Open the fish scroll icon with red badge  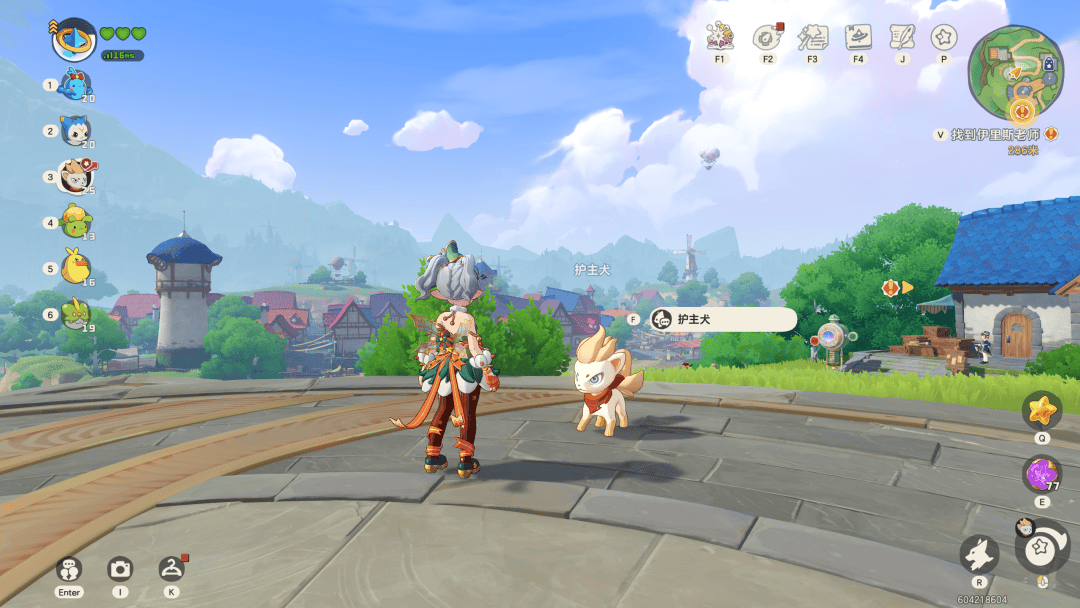[767, 38]
